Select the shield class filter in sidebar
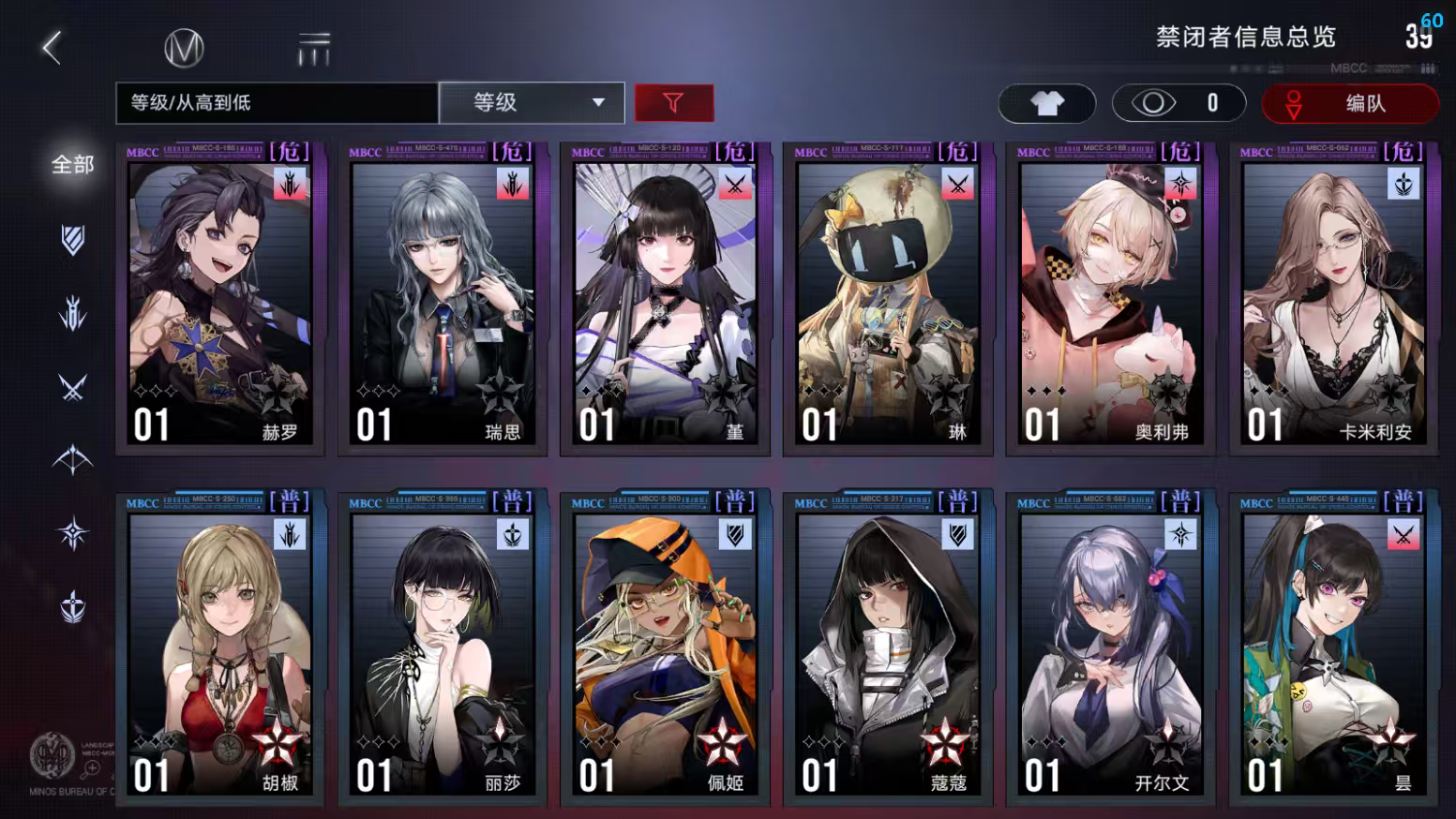Viewport: 1456px width, 819px height. click(73, 241)
